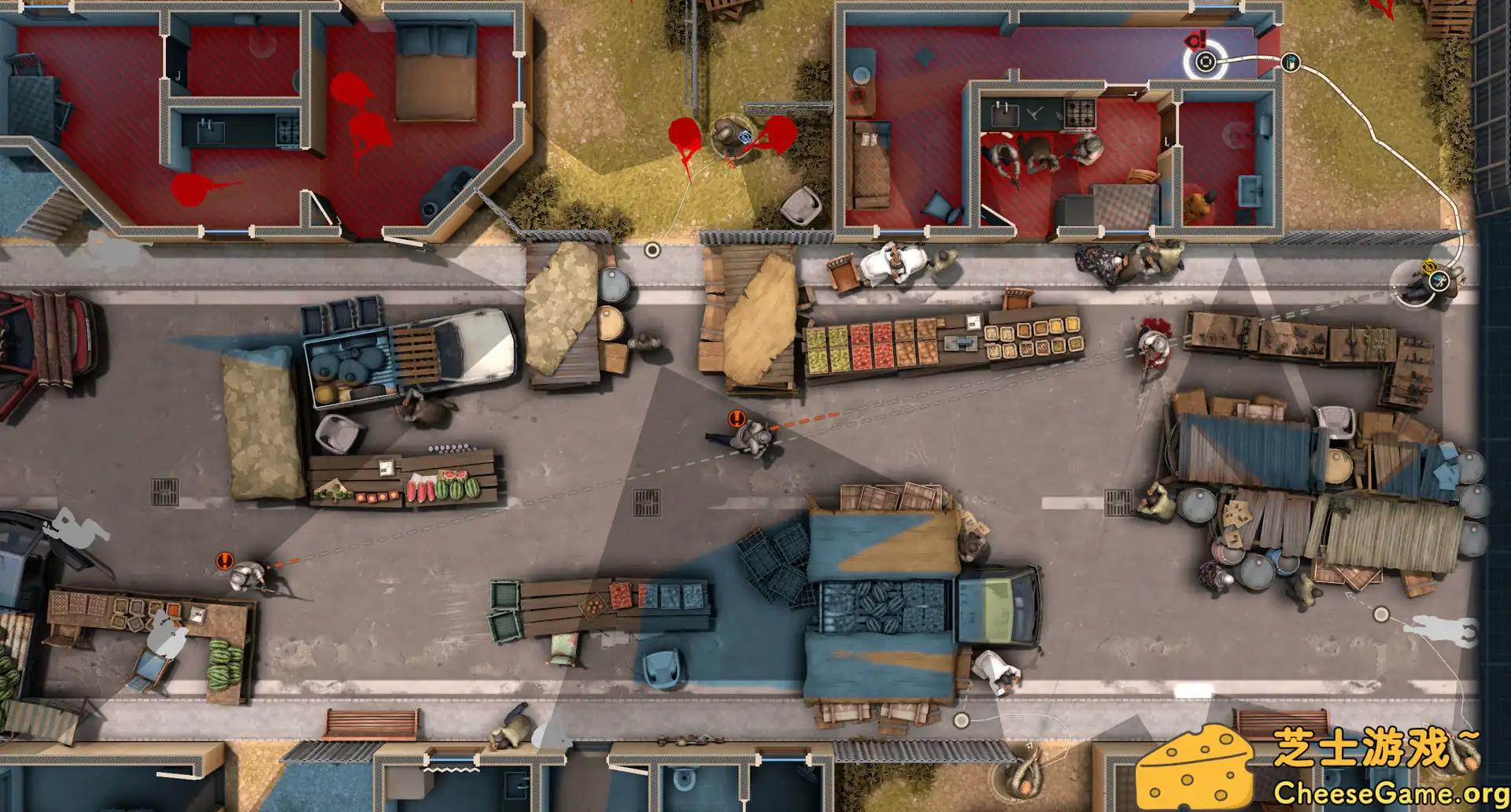
Task: Click the ghost silhouette of the planned trooper position bottom-right
Action: [x=1442, y=629]
